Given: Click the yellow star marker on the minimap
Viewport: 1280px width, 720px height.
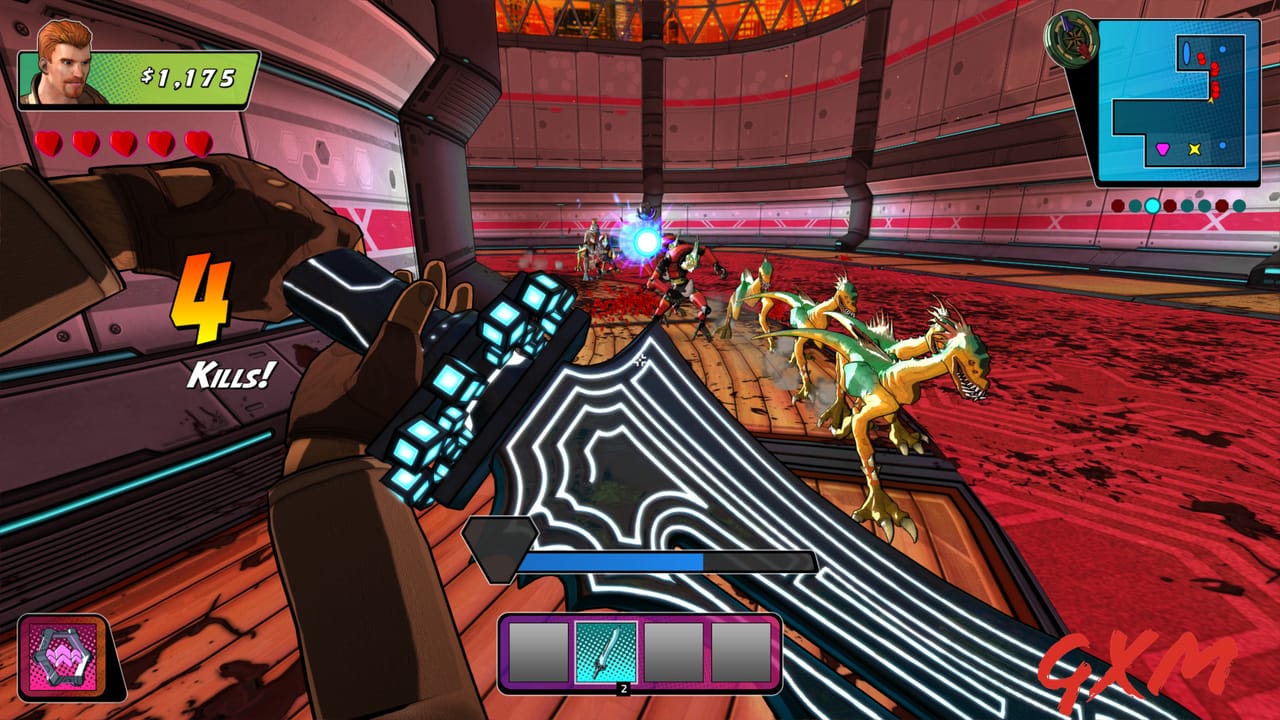Looking at the screenshot, I should [x=1193, y=148].
